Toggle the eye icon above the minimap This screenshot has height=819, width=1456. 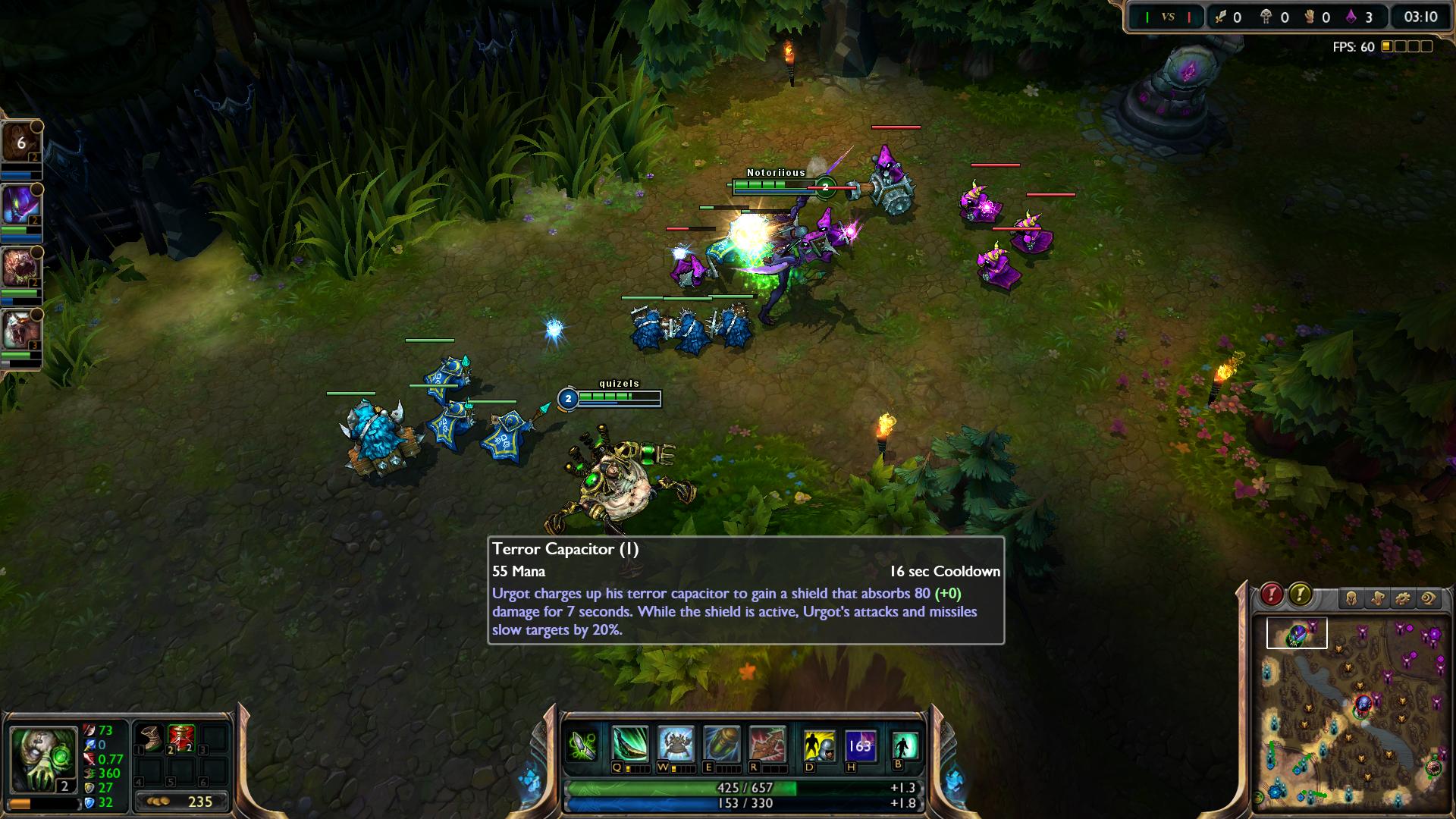coord(1429,598)
